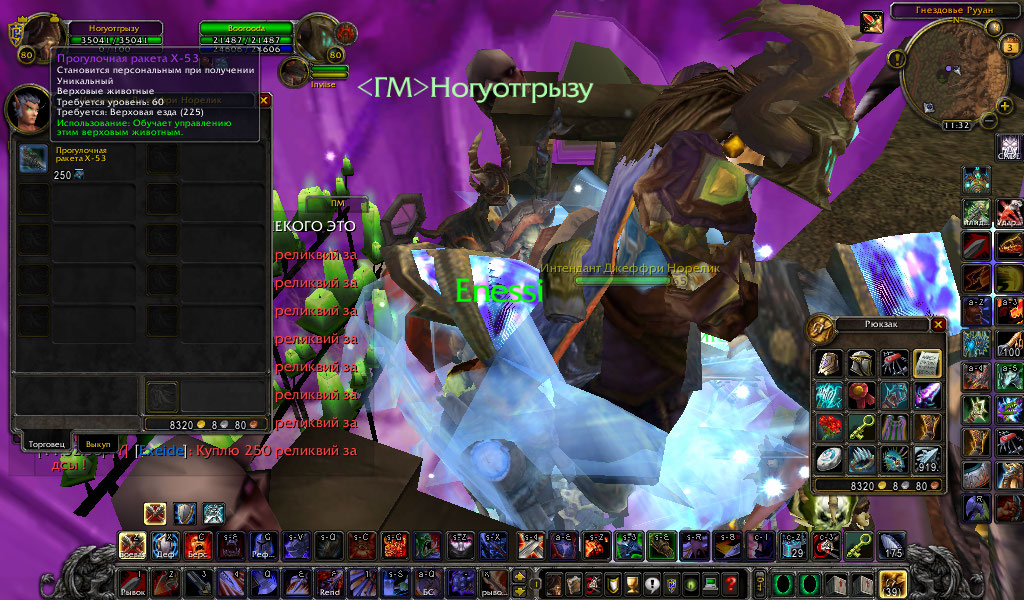Screen dimensions: 1024x600
Task: Select the red ribbon seal item
Action: pyautogui.click(x=860, y=395)
